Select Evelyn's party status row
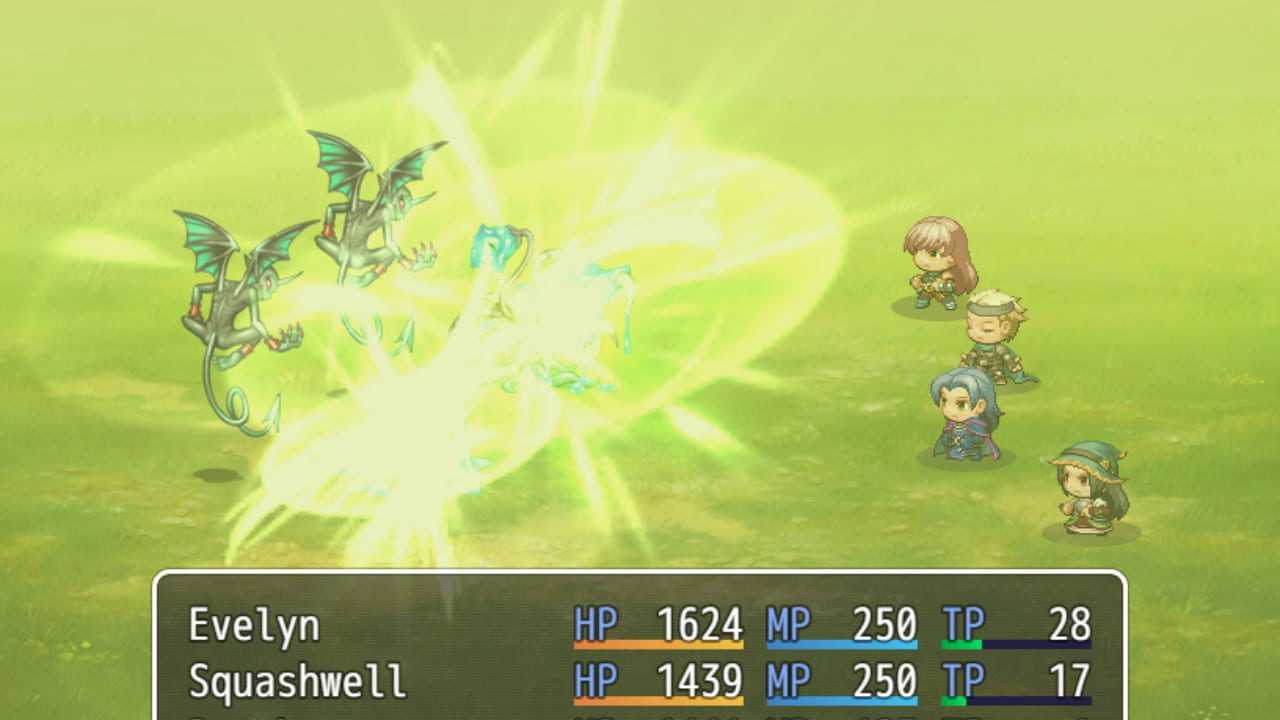1280x720 pixels. (x=640, y=626)
